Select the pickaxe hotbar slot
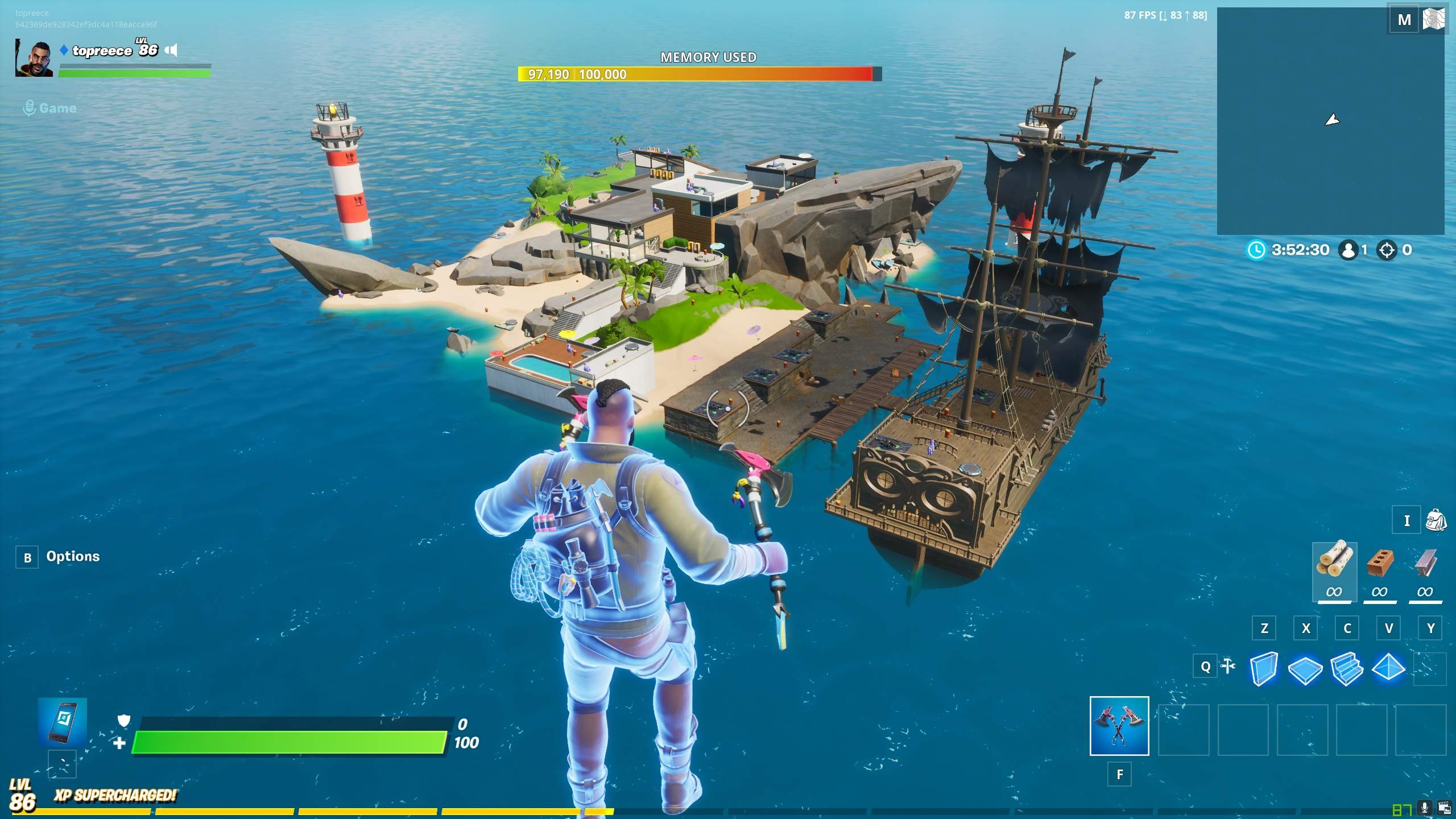The height and width of the screenshot is (819, 1456). [x=1119, y=726]
